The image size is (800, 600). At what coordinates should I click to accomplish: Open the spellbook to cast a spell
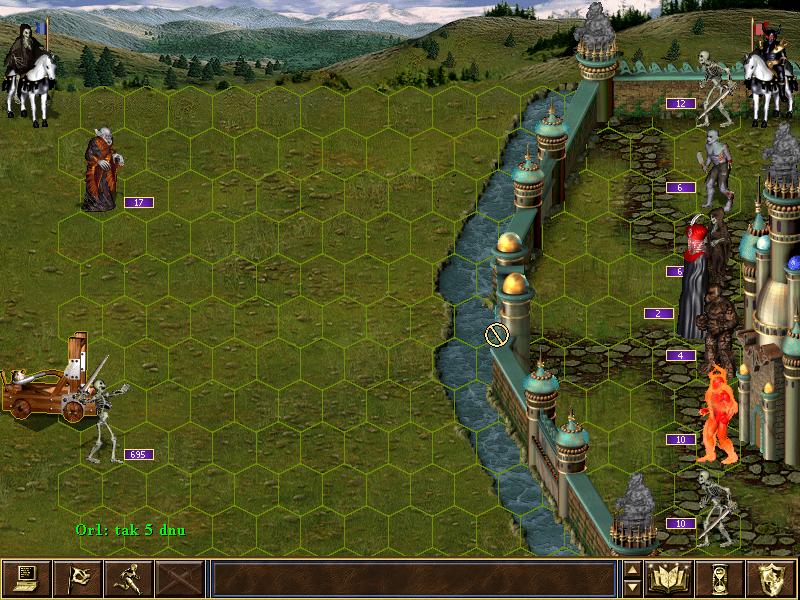[670, 578]
